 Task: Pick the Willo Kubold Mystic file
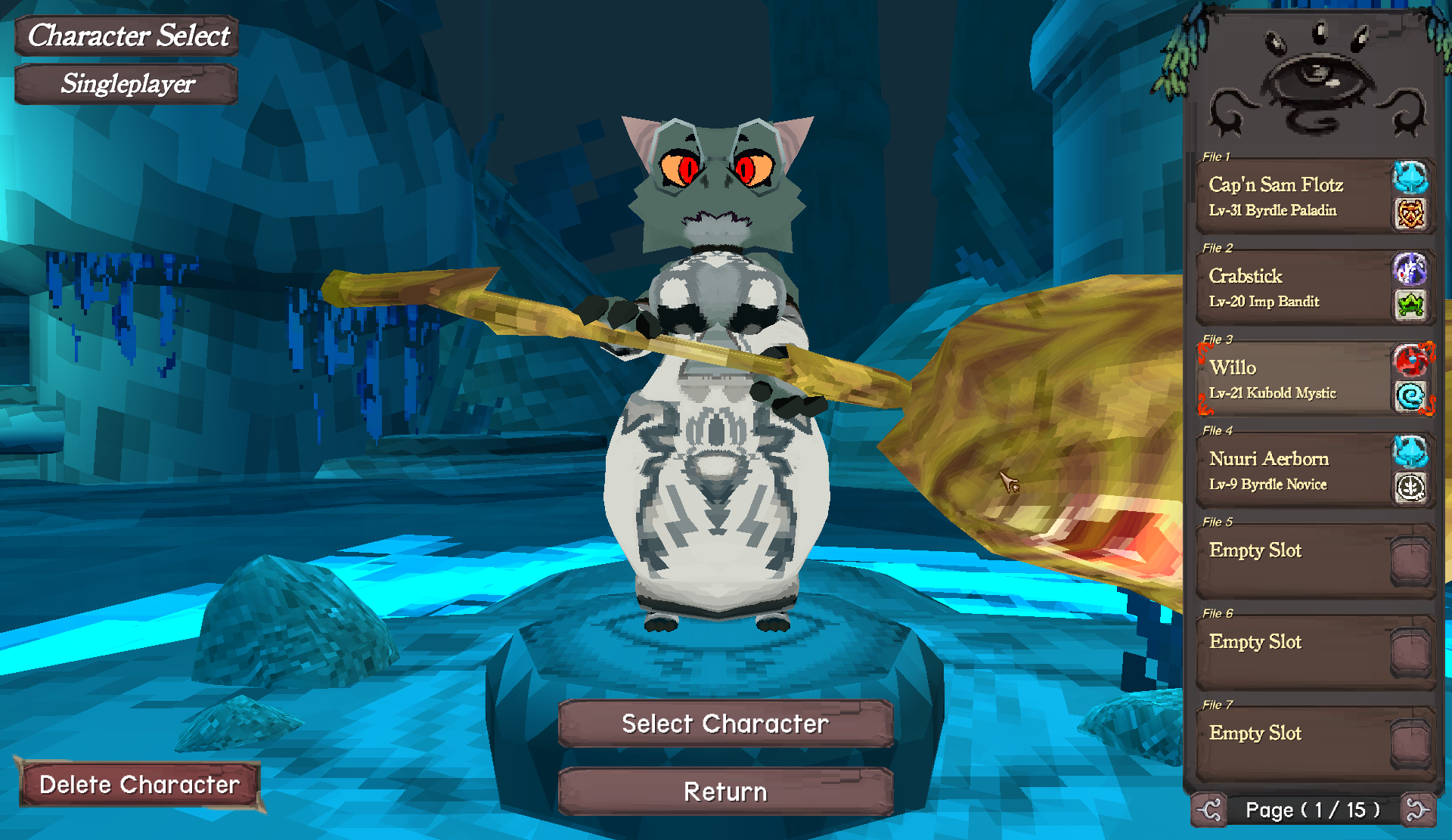[x=1295, y=379]
